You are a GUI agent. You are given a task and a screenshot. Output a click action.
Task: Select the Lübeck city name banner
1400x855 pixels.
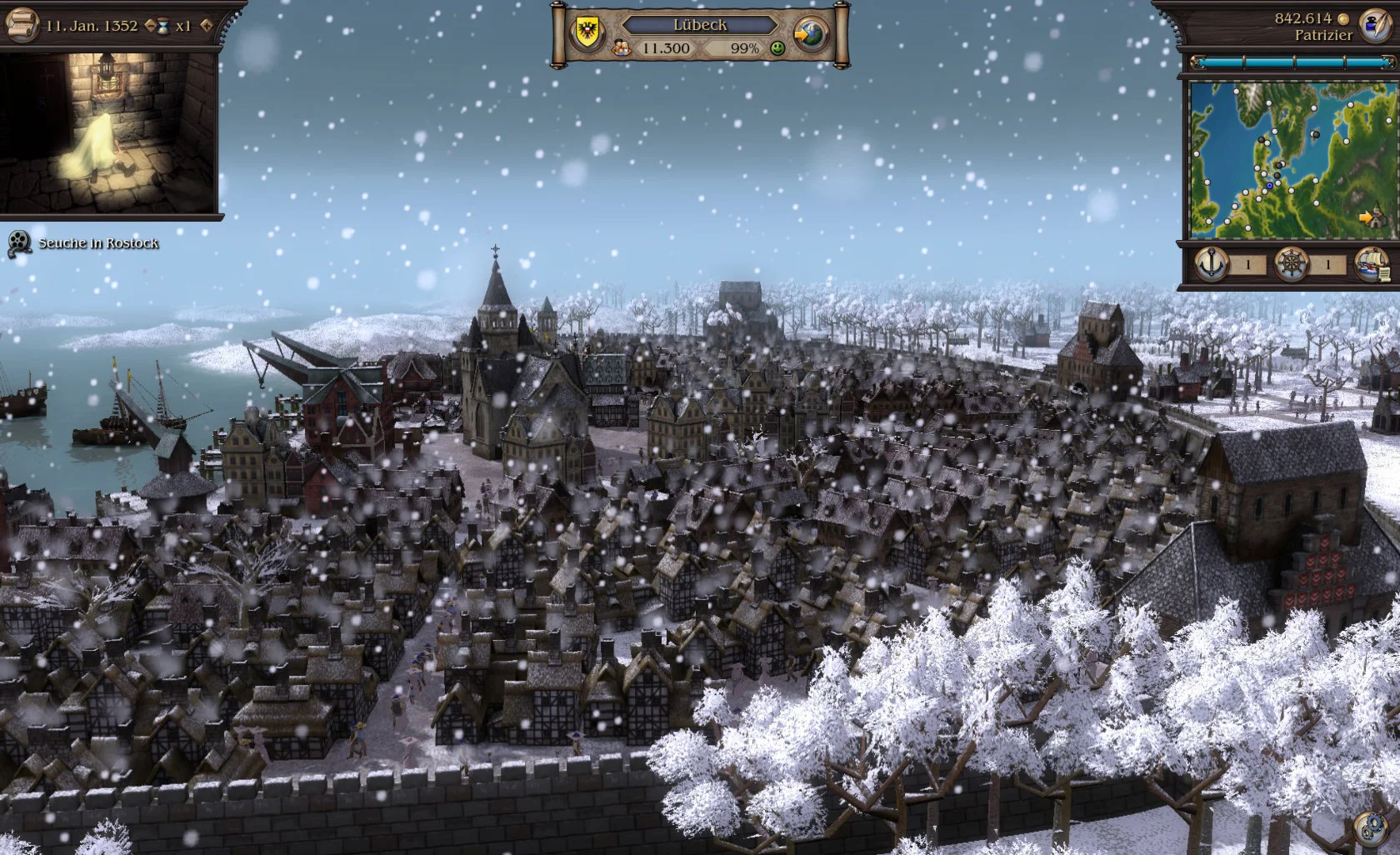[x=700, y=25]
